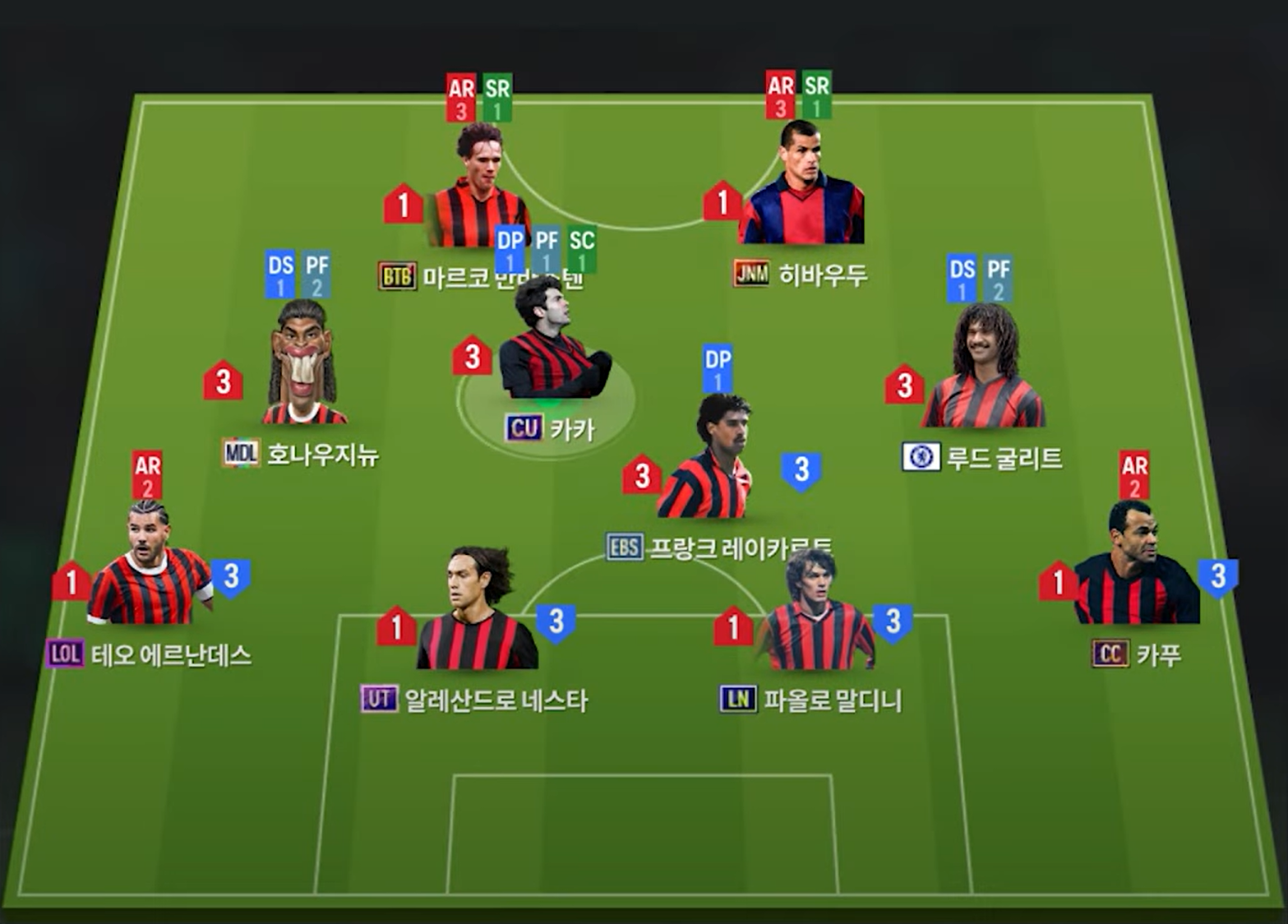Select the 카카 attacking midfielder card
Screen dimensions: 1288x924
click(x=551, y=345)
